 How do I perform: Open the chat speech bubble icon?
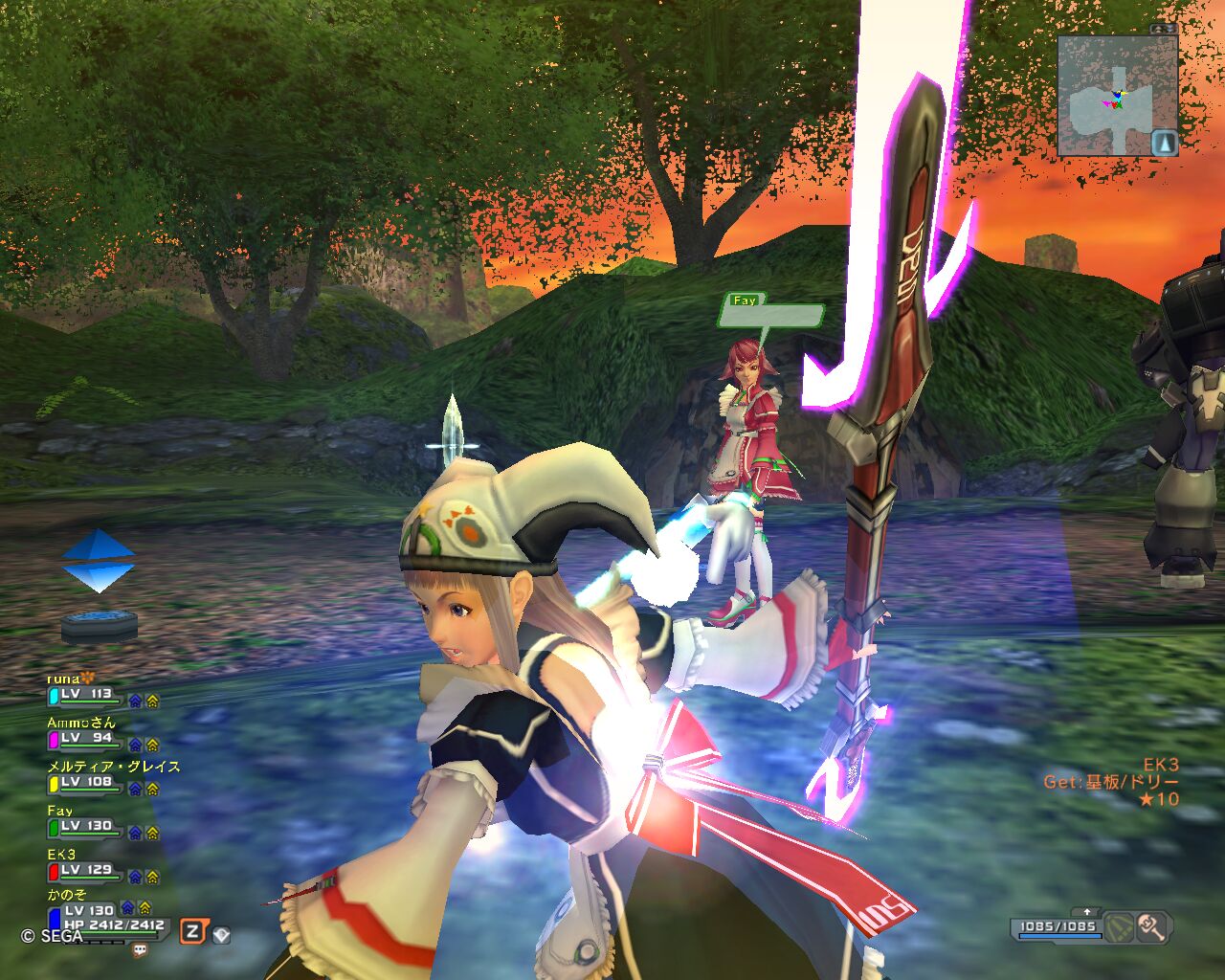pos(140,950)
